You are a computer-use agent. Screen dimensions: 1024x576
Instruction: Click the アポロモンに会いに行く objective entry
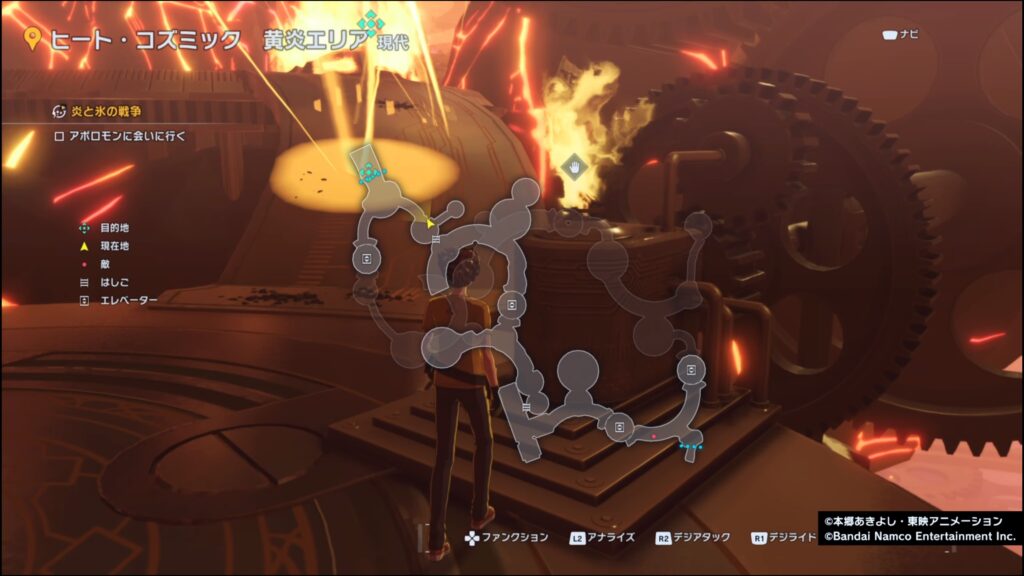(120, 136)
